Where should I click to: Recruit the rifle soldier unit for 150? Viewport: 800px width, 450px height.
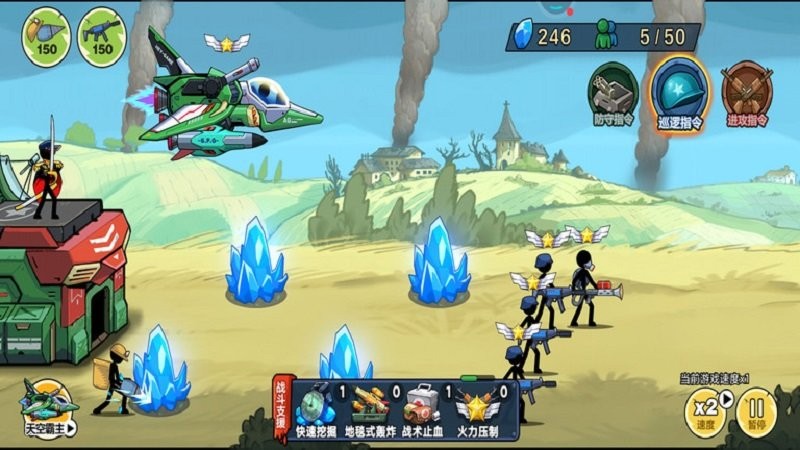(102, 37)
